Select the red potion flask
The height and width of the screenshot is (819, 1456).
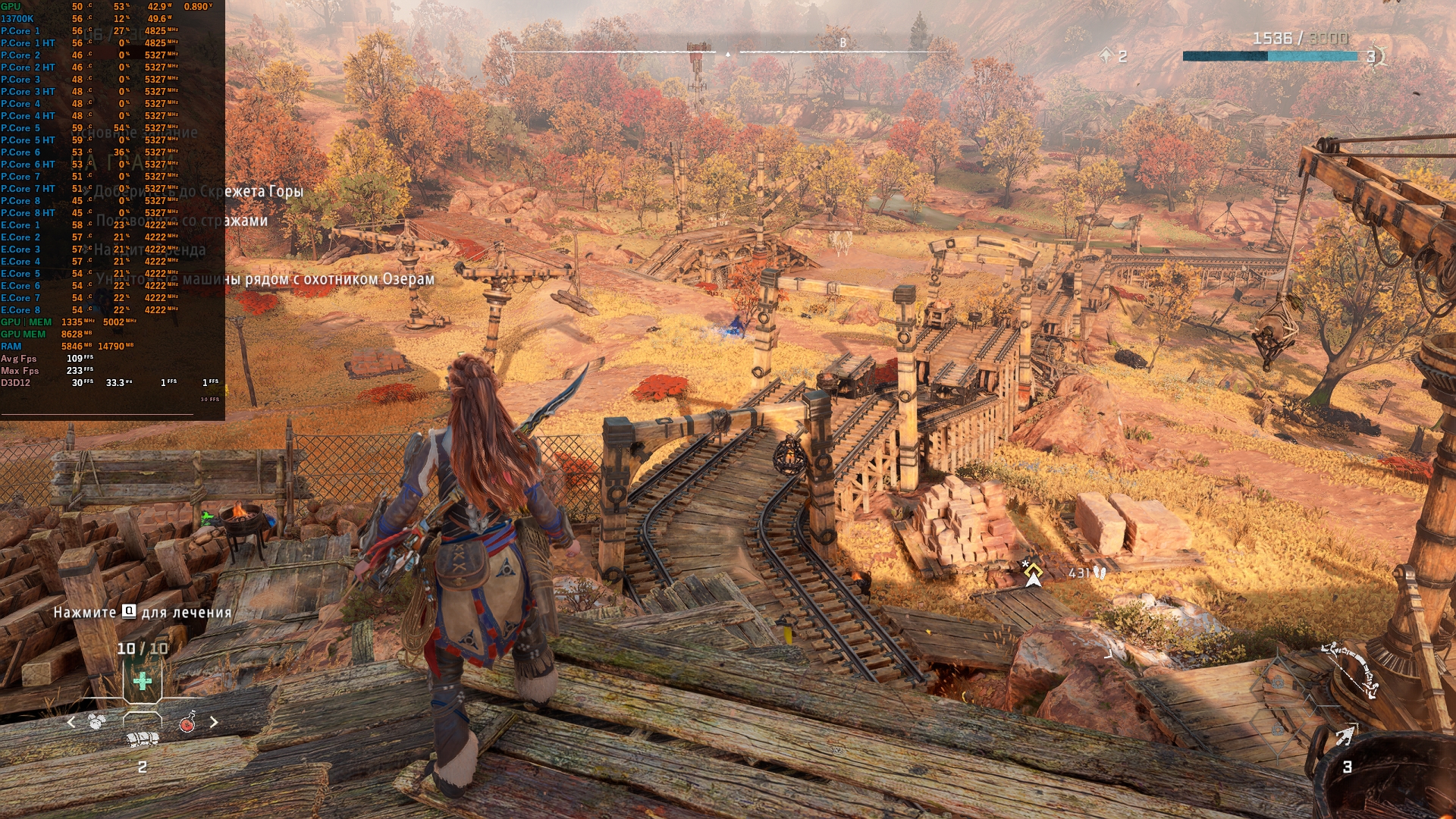click(187, 722)
